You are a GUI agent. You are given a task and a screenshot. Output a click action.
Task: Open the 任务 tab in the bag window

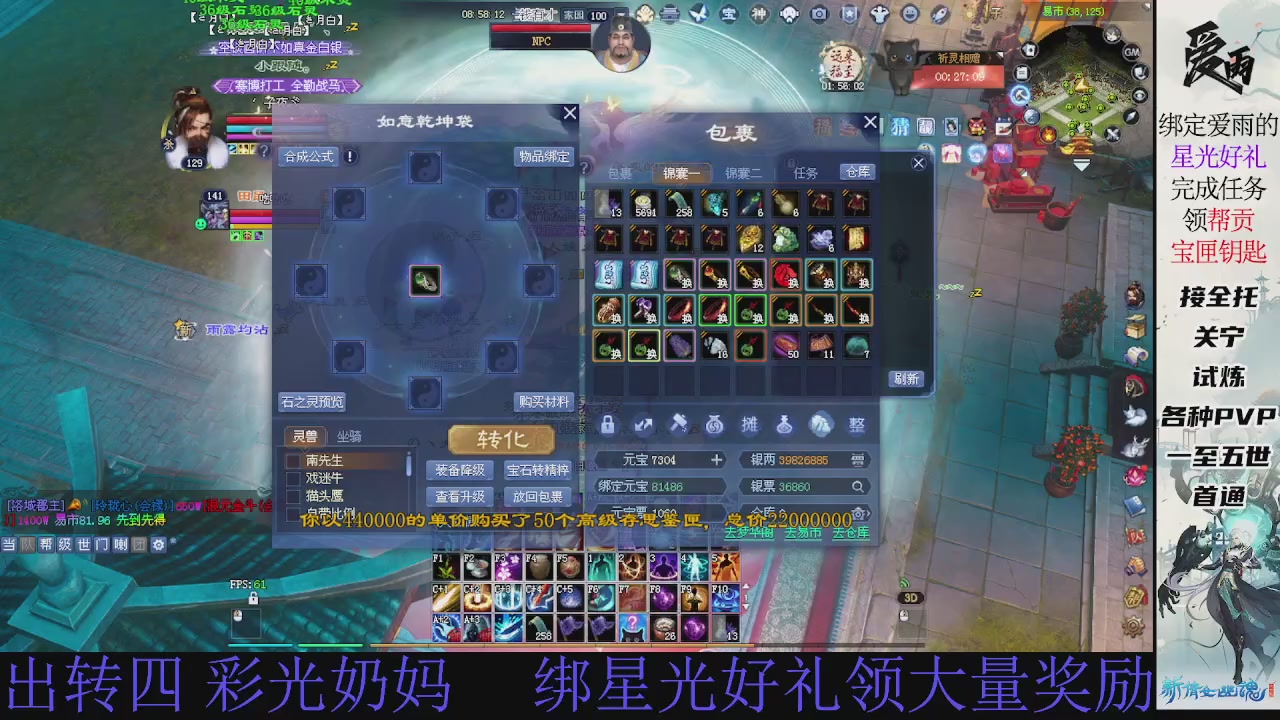click(805, 172)
